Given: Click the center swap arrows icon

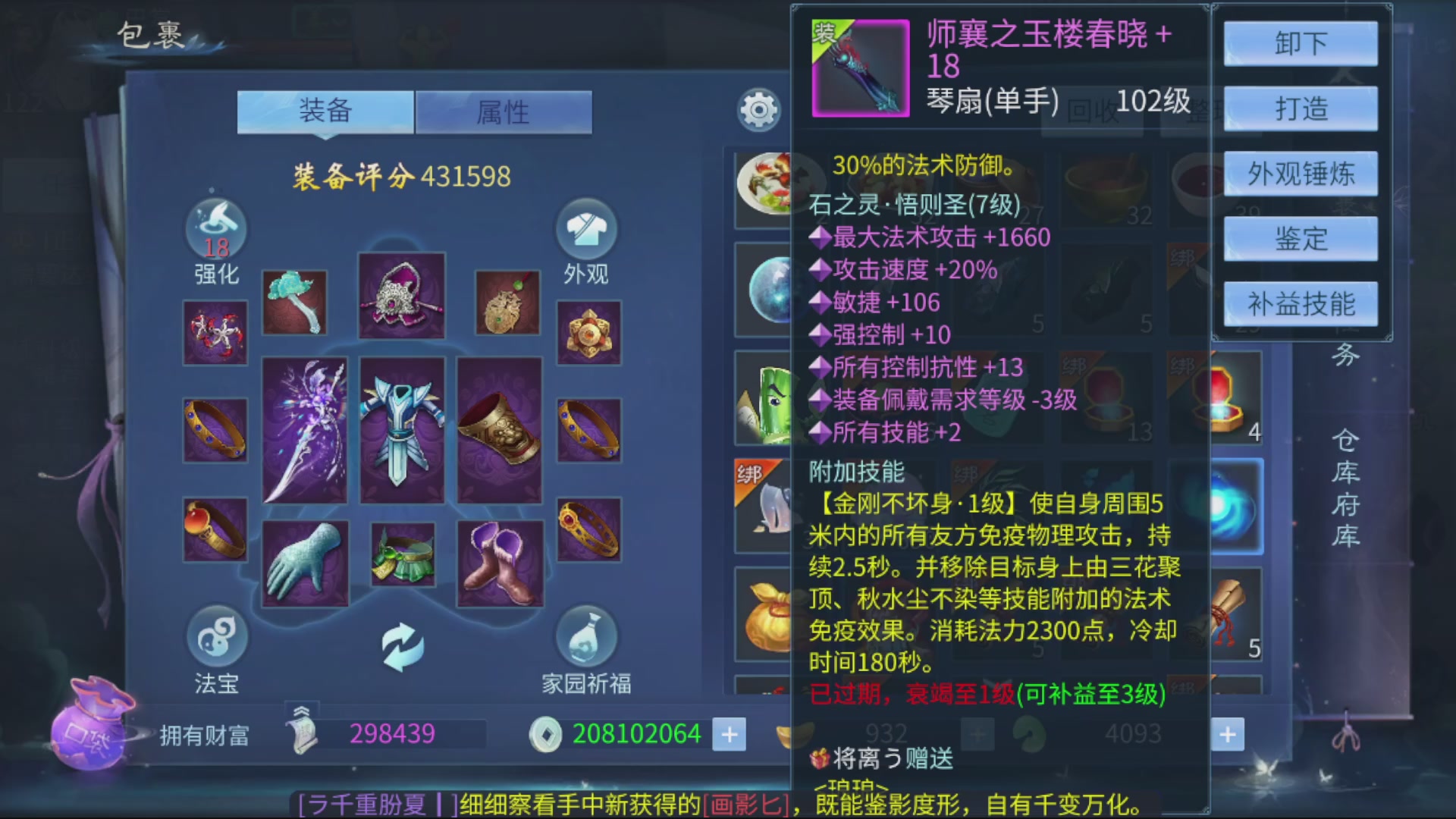Looking at the screenshot, I should [x=403, y=645].
